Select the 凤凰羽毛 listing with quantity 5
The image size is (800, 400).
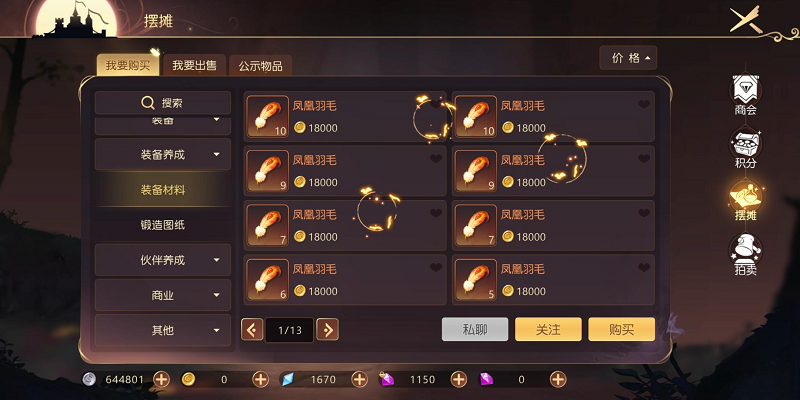click(554, 280)
